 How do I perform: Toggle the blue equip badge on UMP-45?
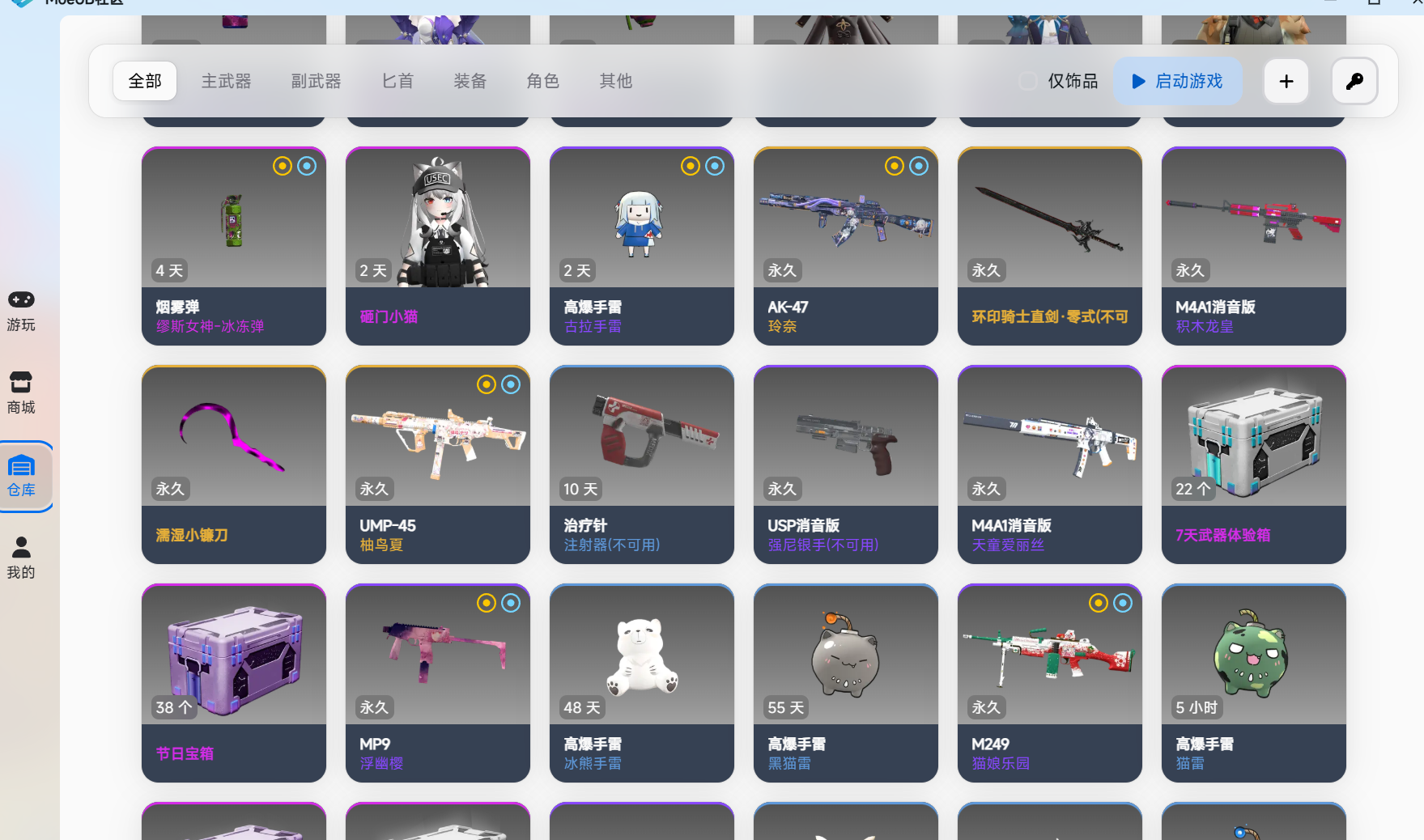click(511, 384)
